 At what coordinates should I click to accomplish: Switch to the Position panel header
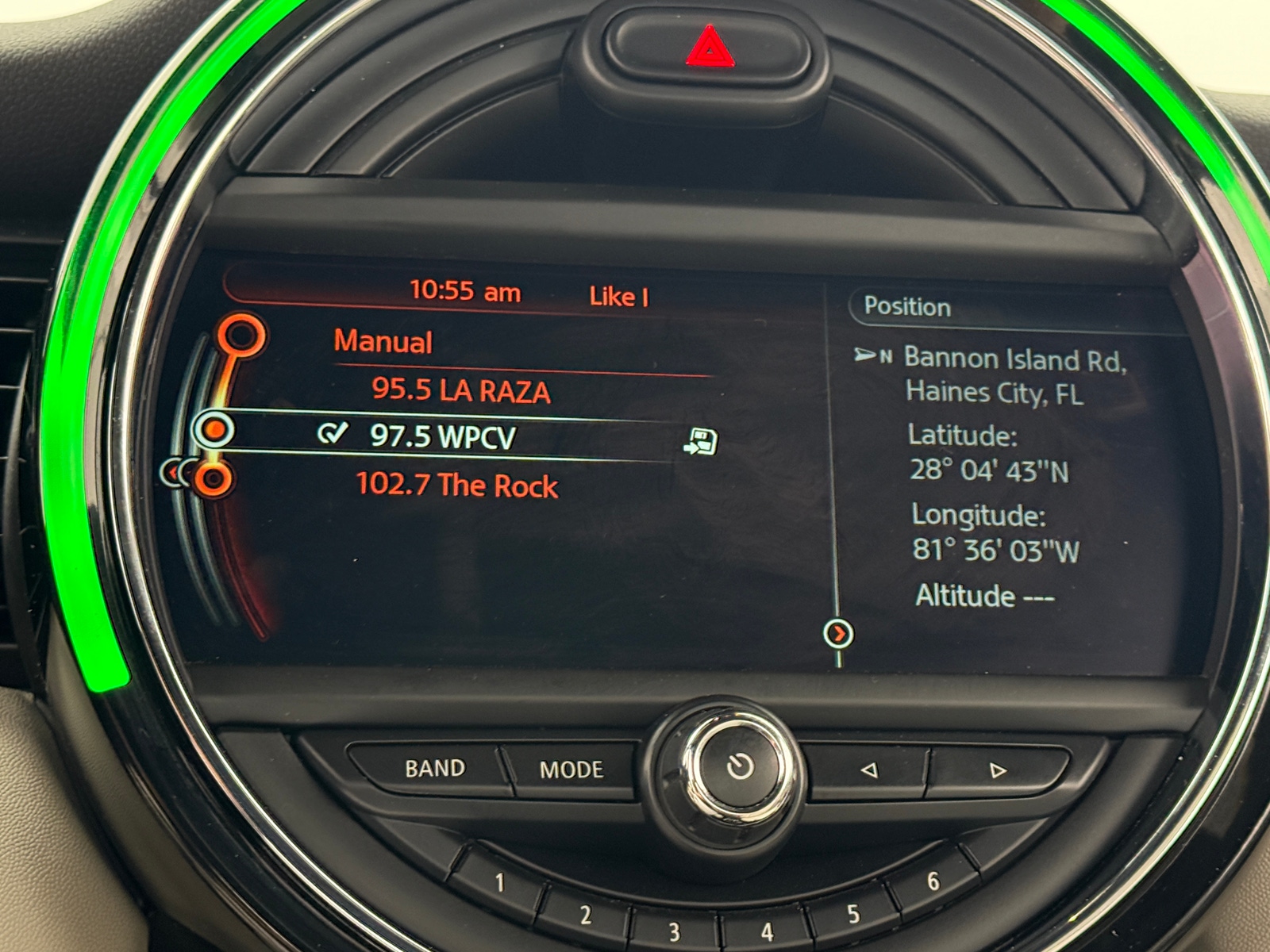(x=909, y=309)
